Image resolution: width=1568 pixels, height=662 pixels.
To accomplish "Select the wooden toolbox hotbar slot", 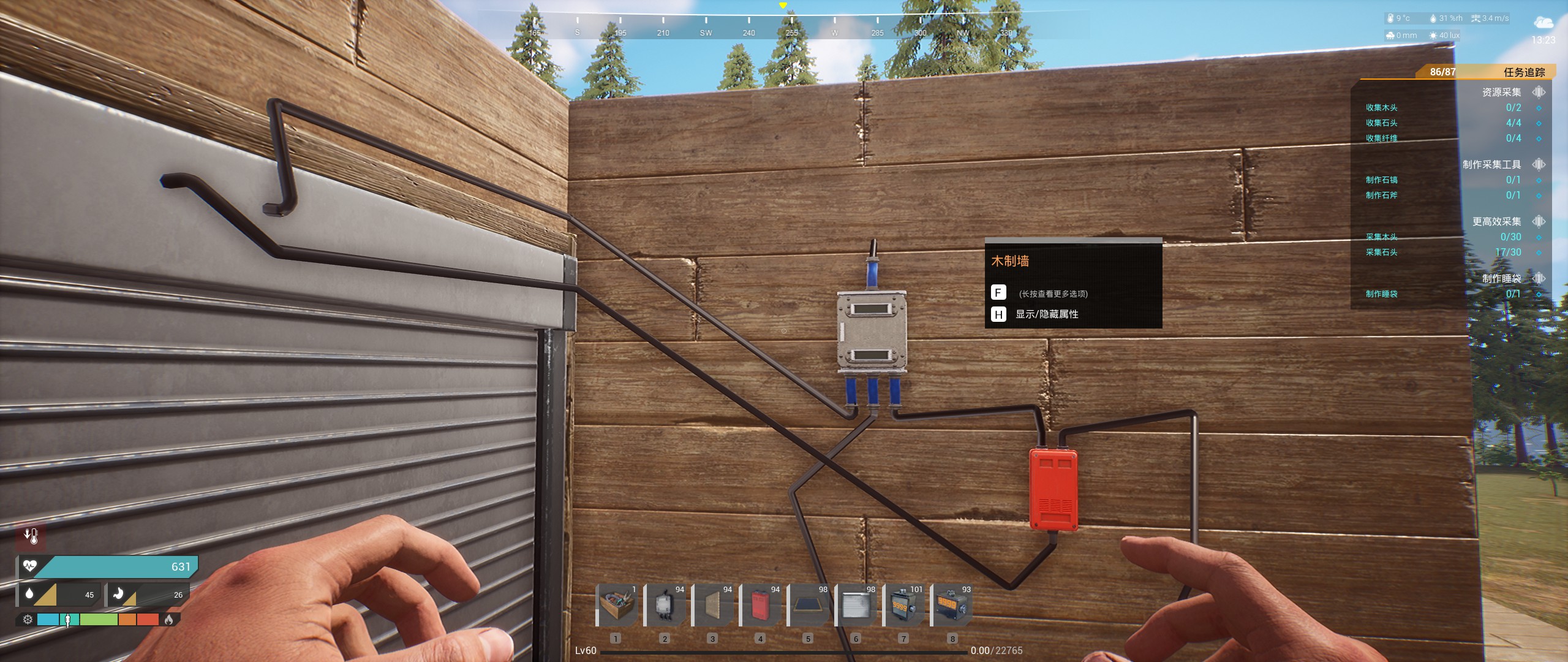I will coord(617,605).
